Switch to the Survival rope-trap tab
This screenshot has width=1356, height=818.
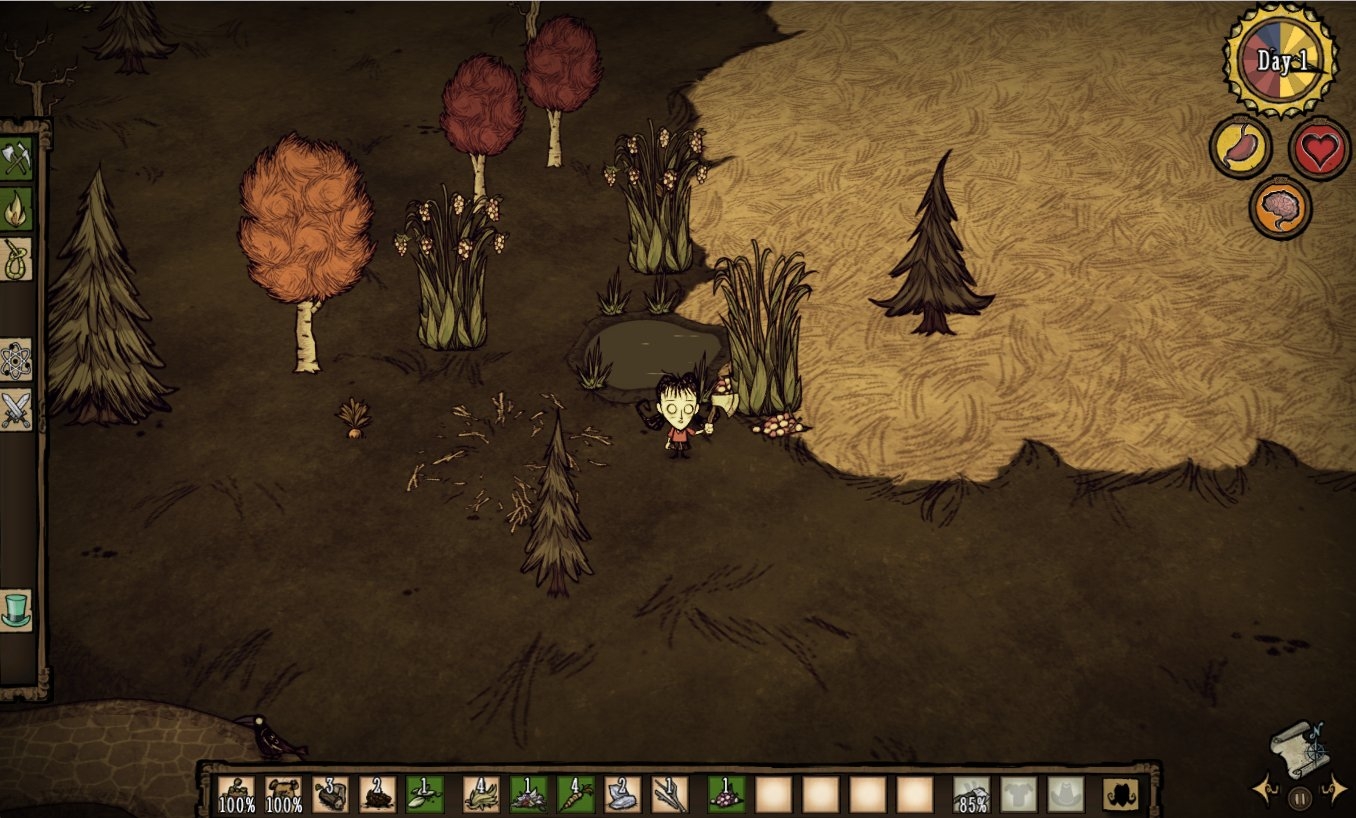point(16,259)
